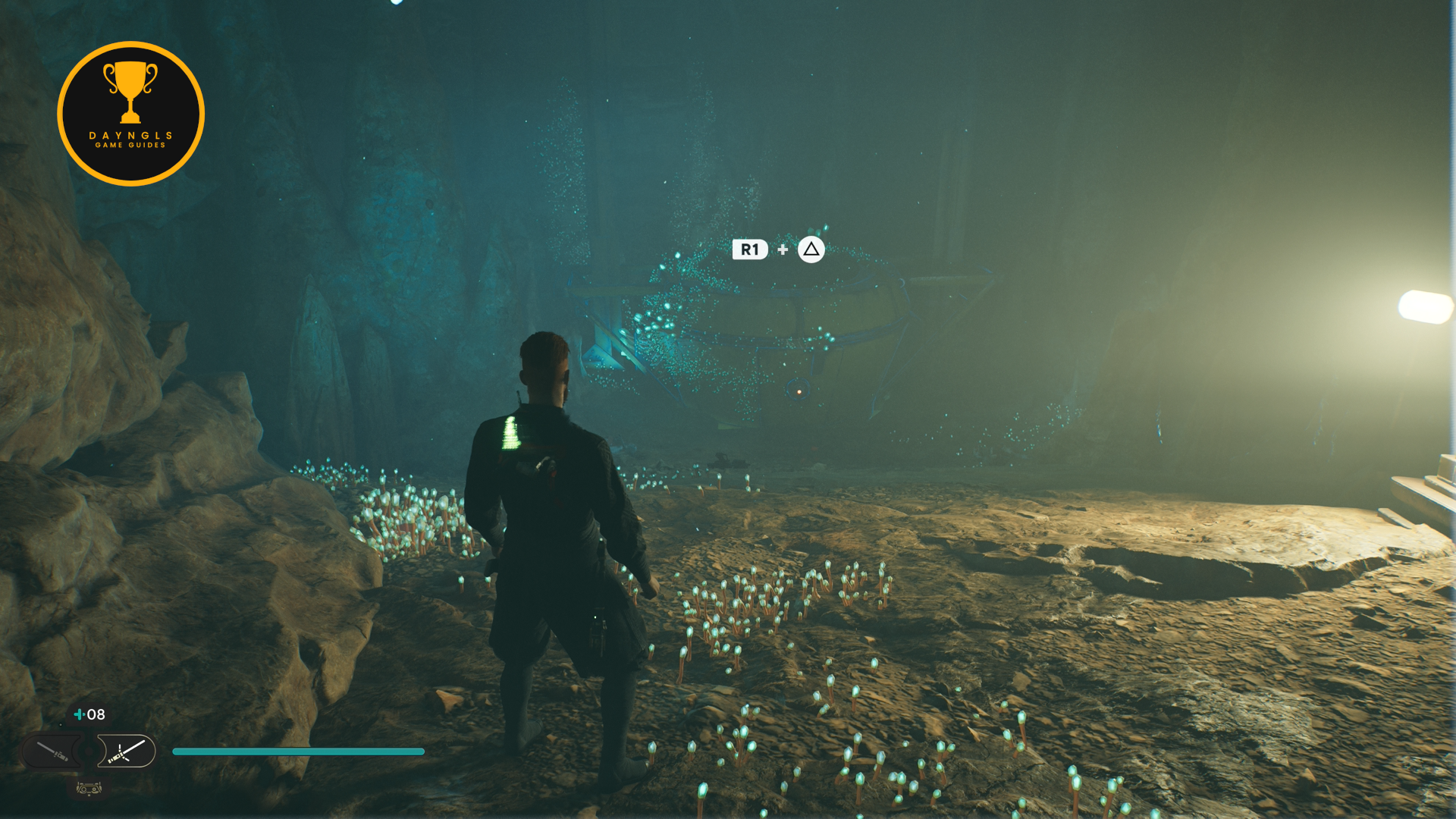Select the single-blade lightsaber stance
This screenshot has width=1456, height=819.
pyautogui.click(x=53, y=752)
